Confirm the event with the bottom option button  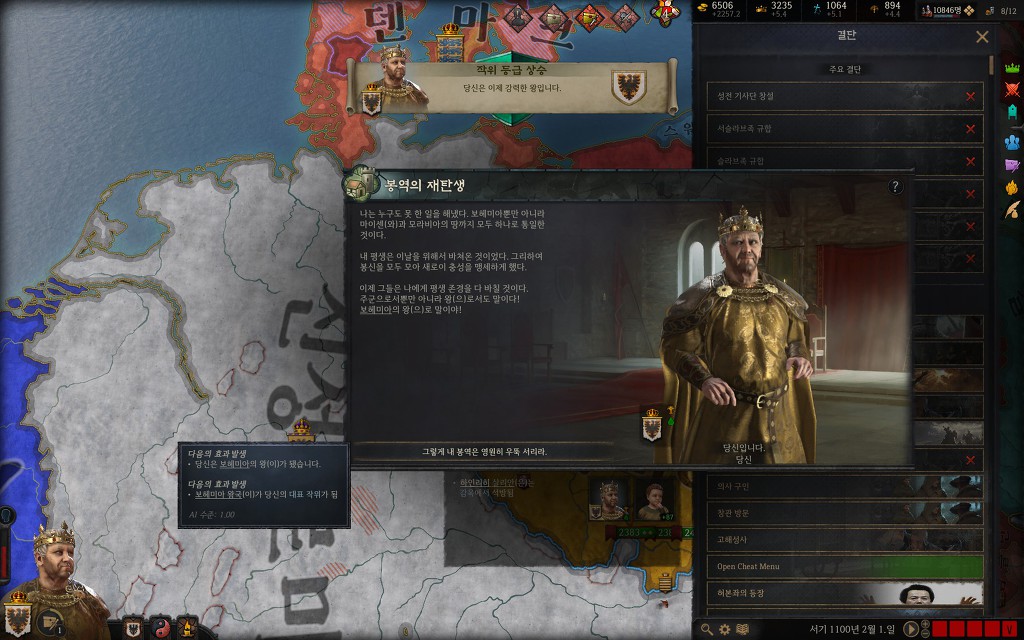pos(484,451)
